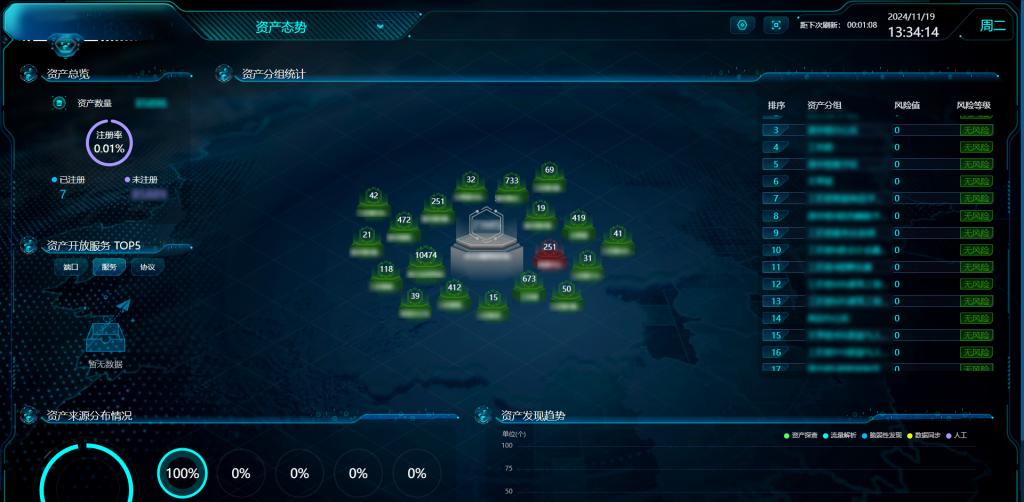Image resolution: width=1024 pixels, height=502 pixels.
Task: Toggle fullscreen with the frame icon
Action: (x=776, y=25)
